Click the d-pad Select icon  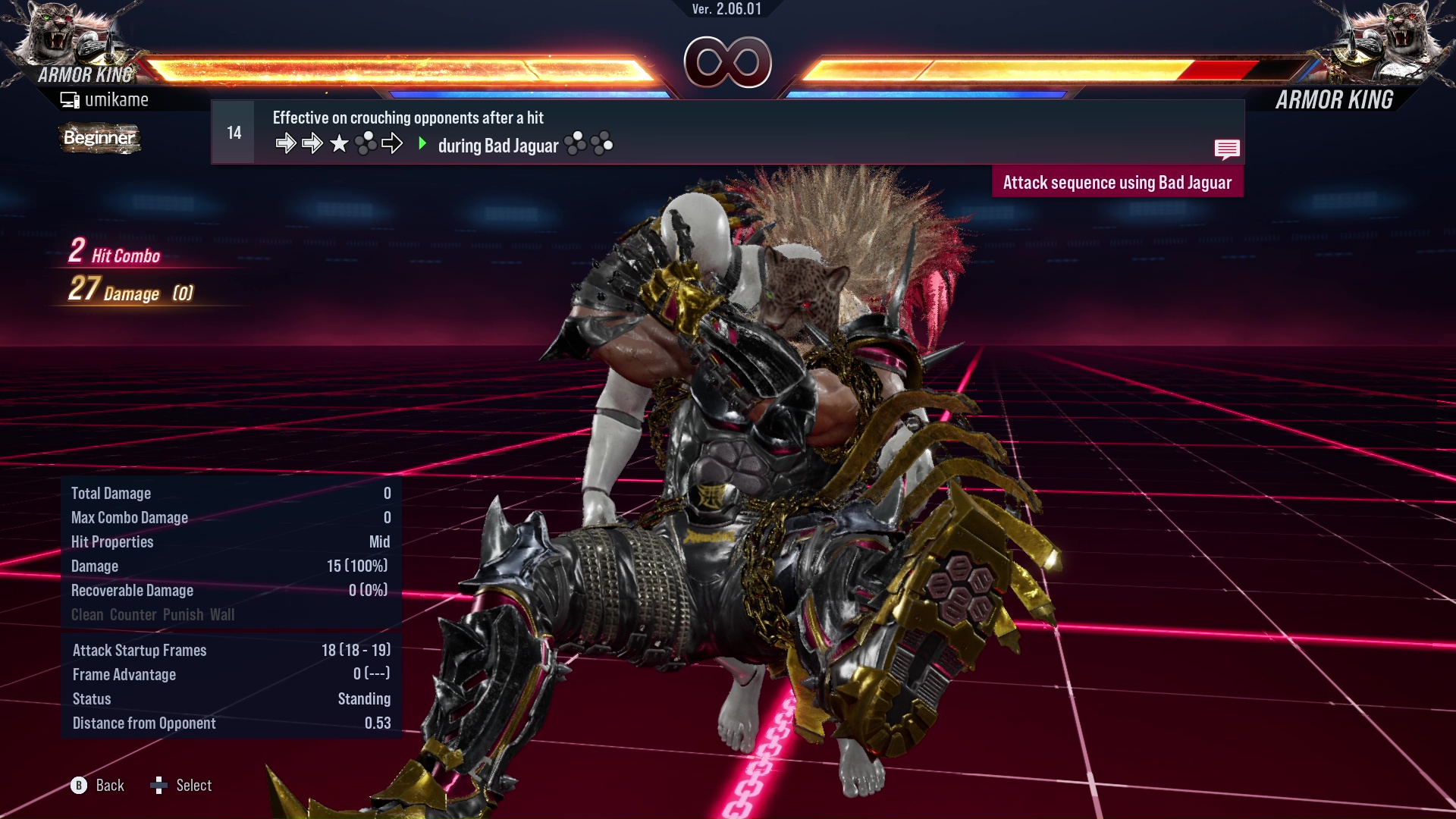click(x=160, y=786)
